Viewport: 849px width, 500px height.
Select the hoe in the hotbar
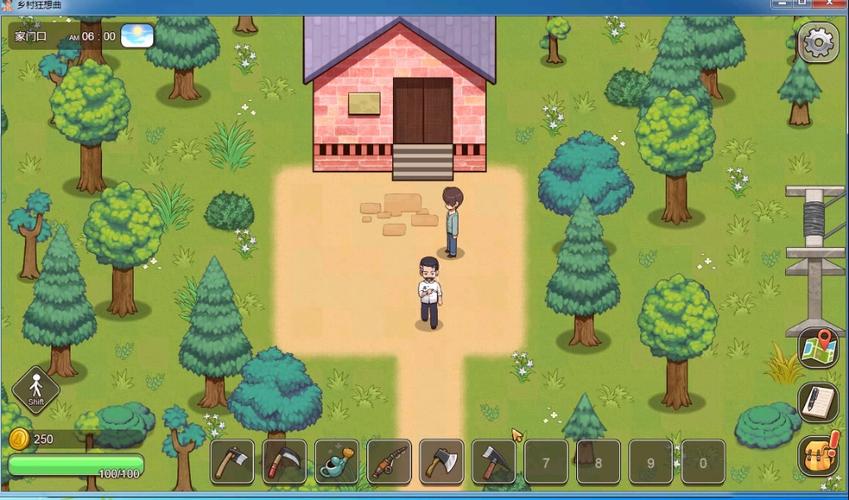pos(232,462)
